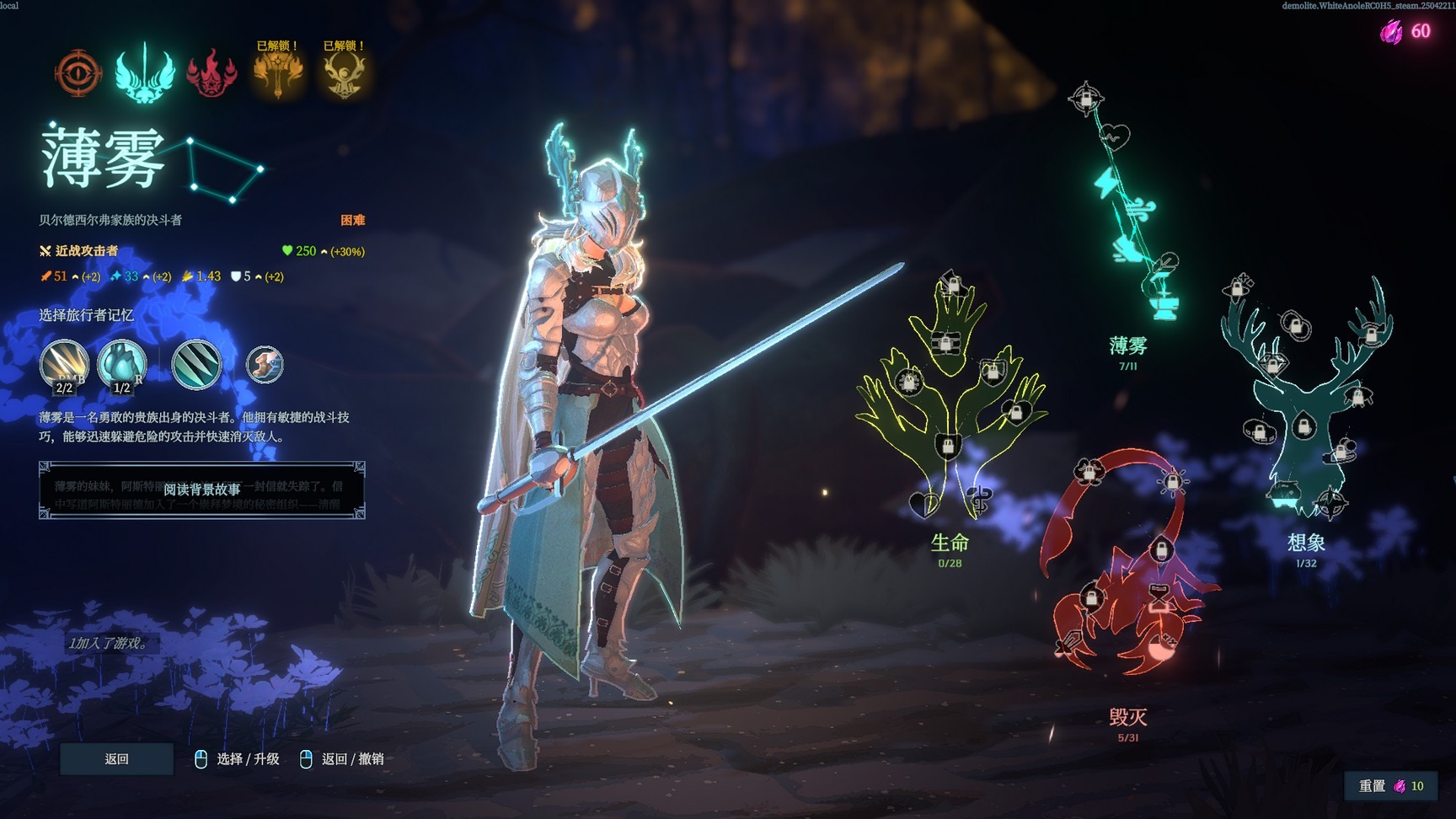Pick the boot dash memory icon
Screen dimensions: 1456x819
pyautogui.click(x=265, y=365)
